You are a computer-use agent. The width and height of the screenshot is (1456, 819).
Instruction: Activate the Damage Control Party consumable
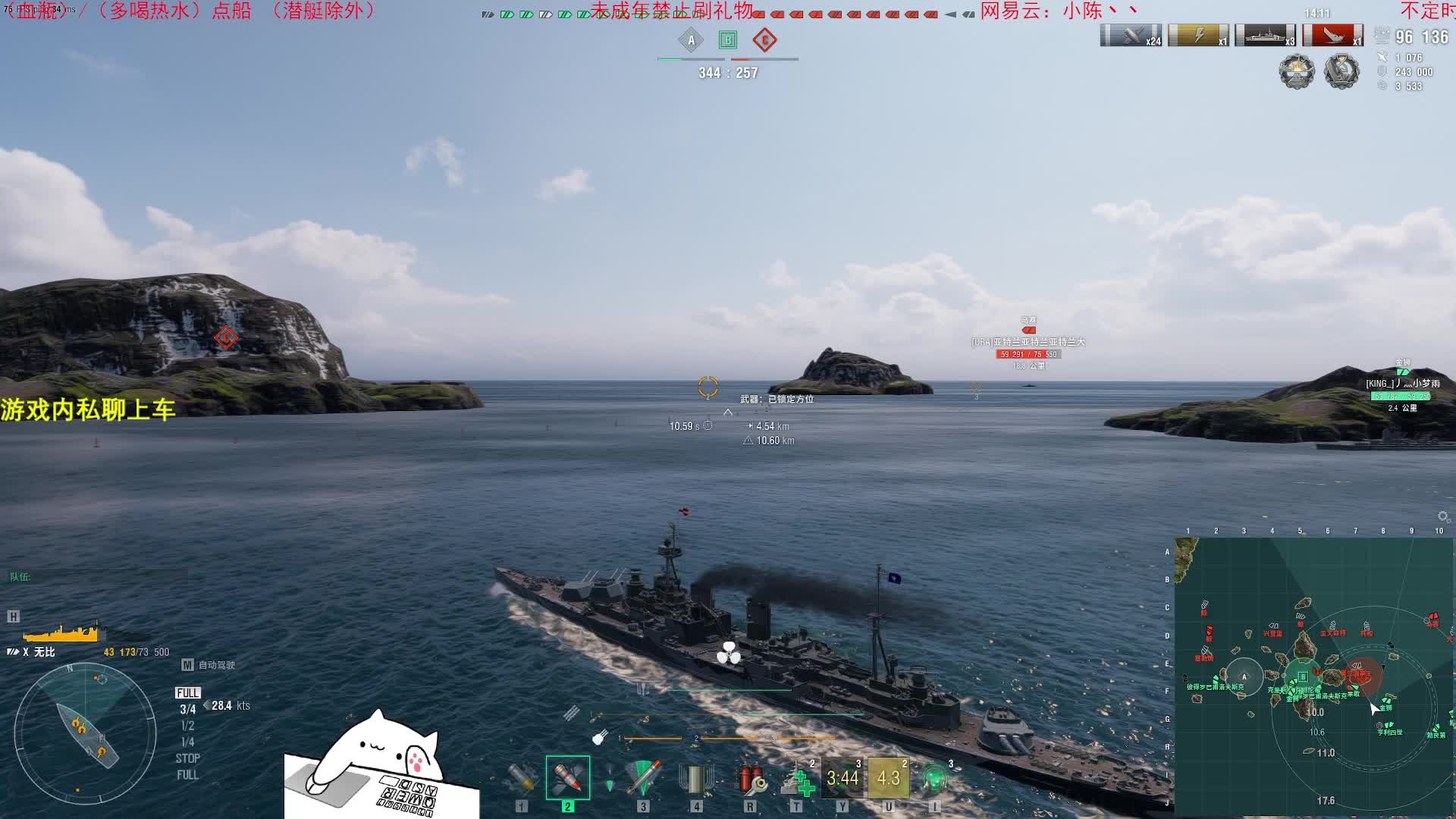[x=750, y=778]
